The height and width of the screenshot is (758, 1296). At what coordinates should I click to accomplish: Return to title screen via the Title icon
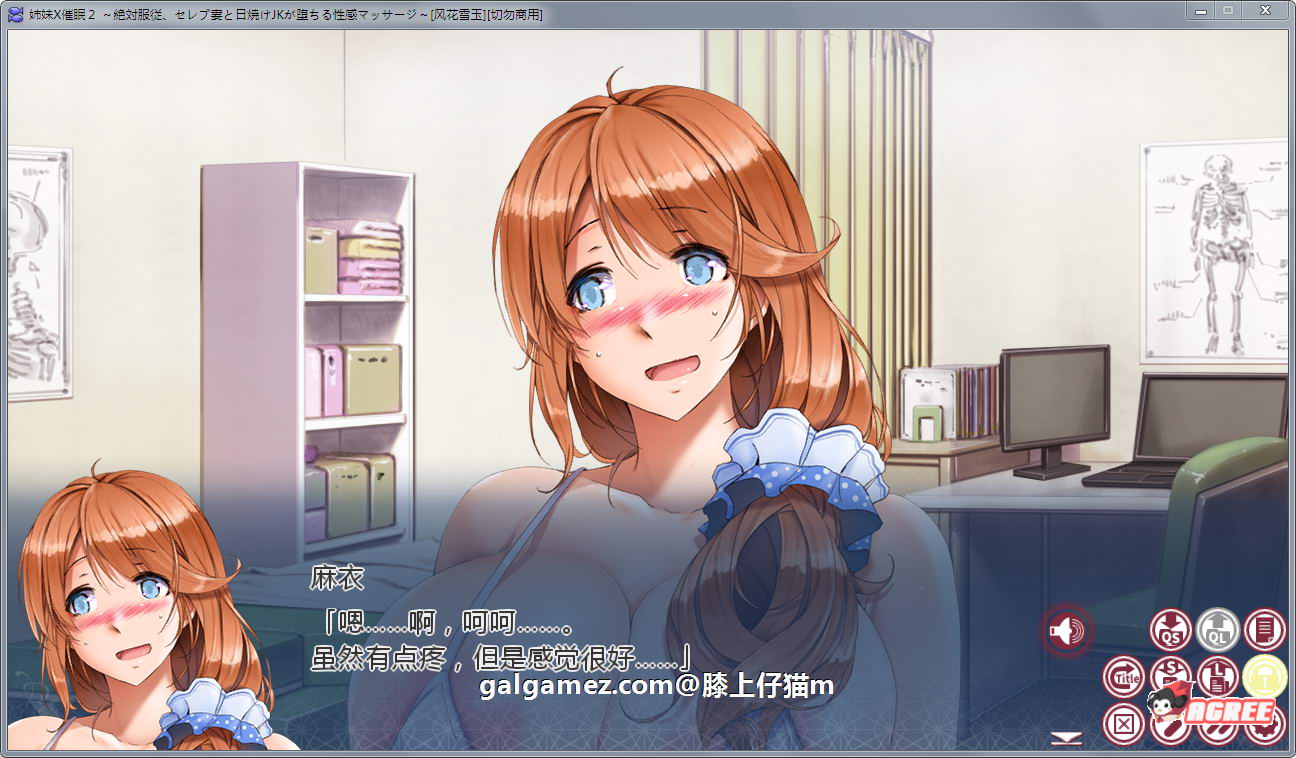click(1123, 677)
